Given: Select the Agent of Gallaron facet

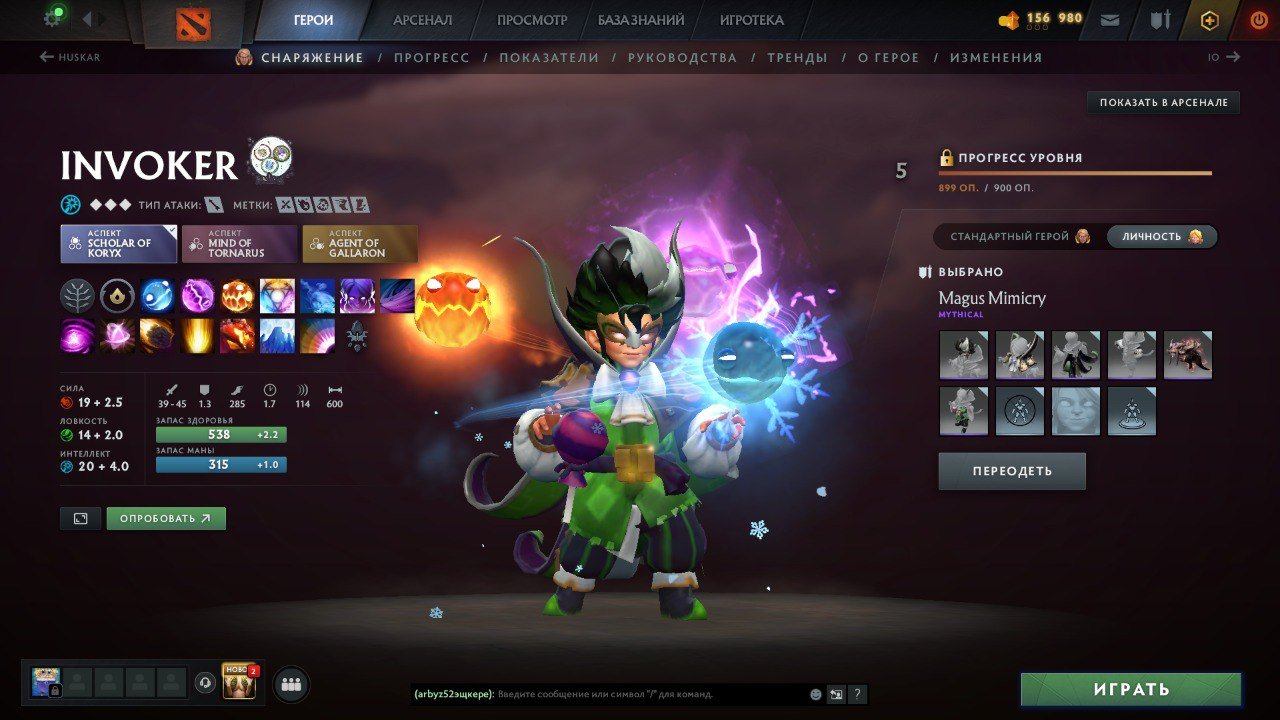Looking at the screenshot, I should coord(360,242).
